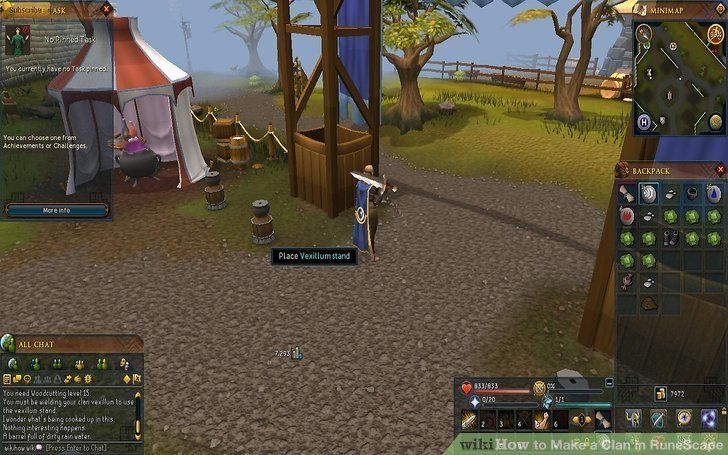
Task: Select the scroll in the first backpack slot
Action: pos(626,191)
